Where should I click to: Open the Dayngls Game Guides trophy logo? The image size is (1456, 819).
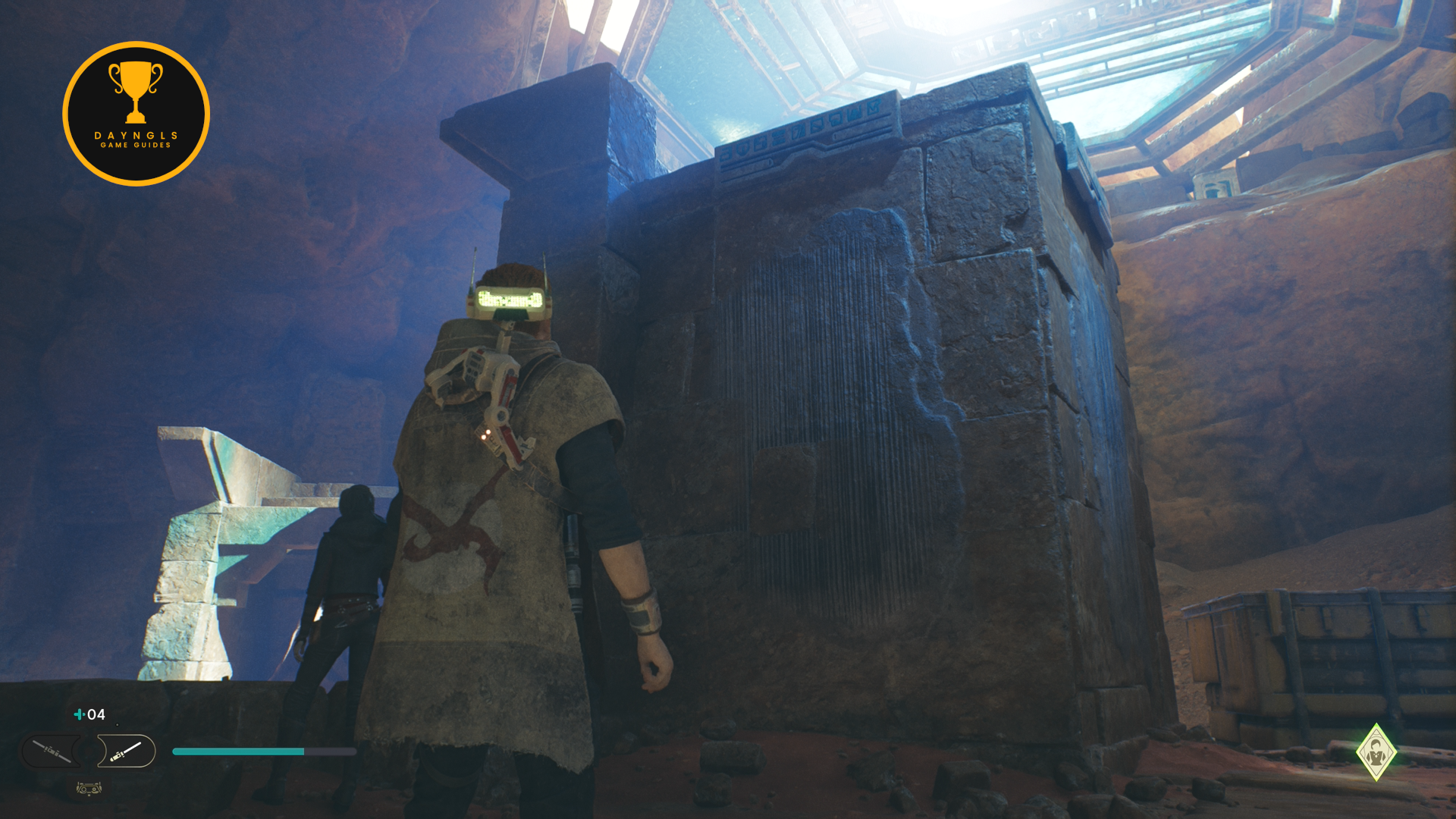coord(136,114)
